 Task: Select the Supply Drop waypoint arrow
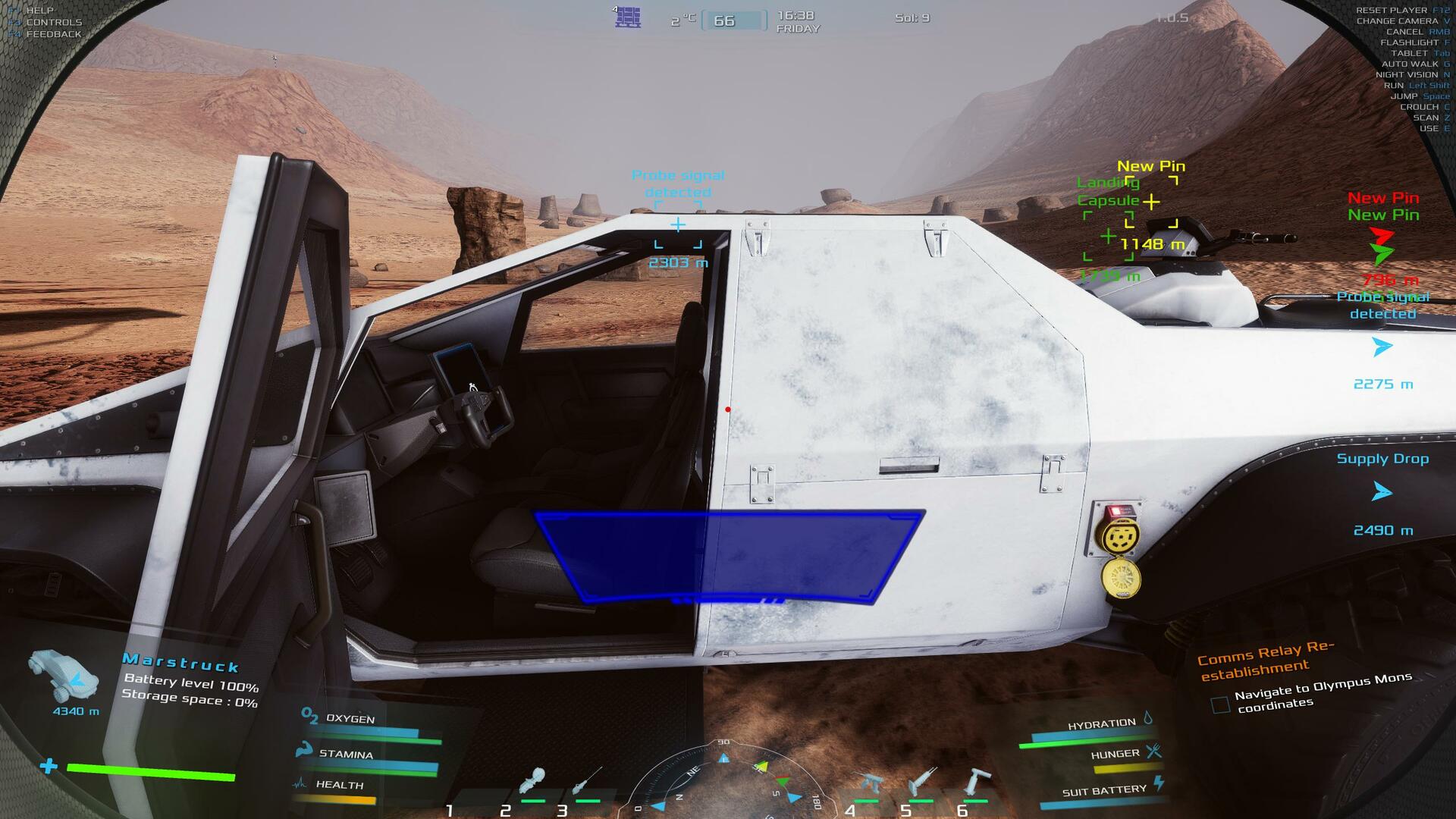tap(1382, 493)
